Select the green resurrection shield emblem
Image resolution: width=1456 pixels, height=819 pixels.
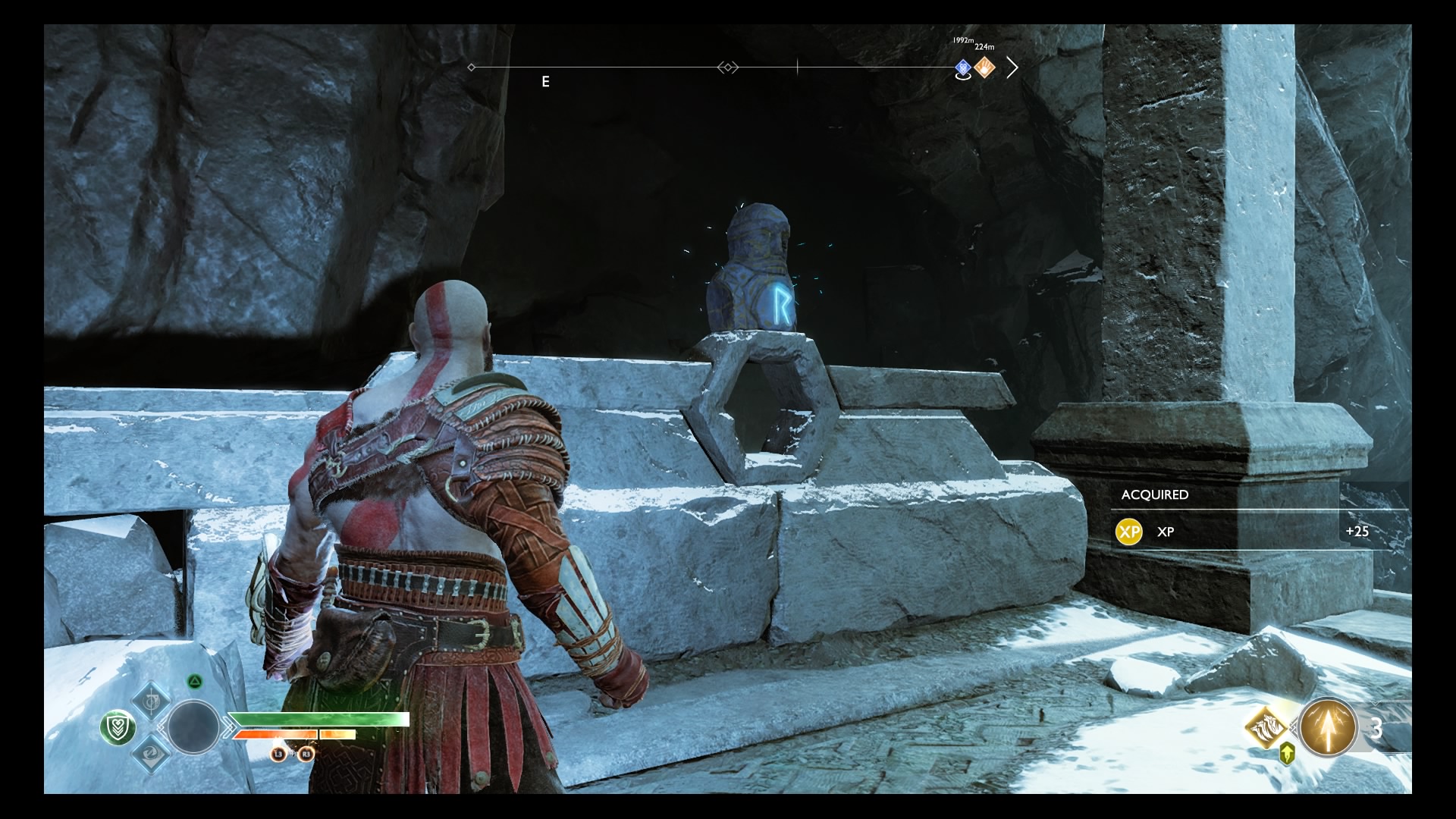point(119,726)
